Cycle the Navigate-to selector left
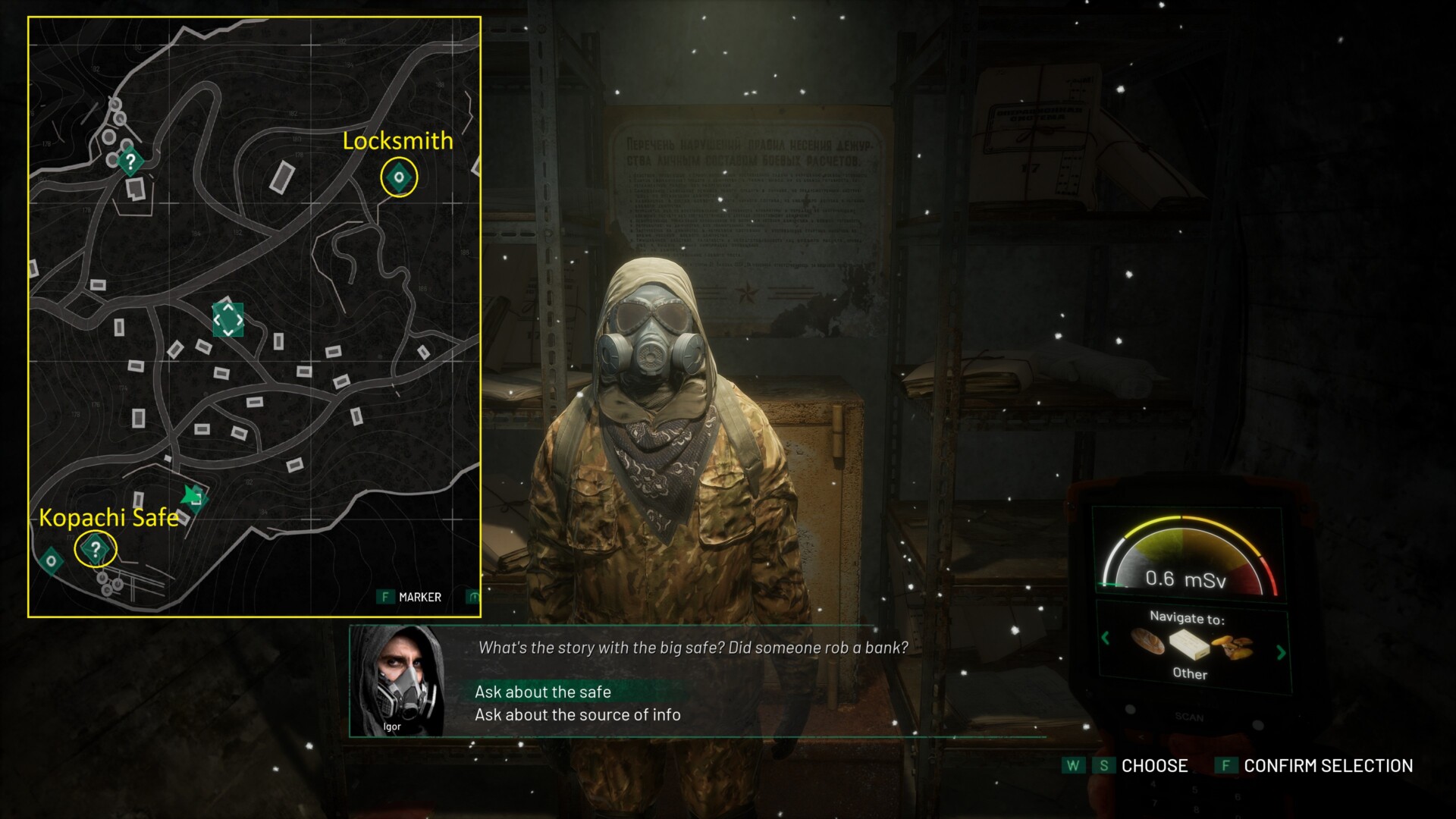The width and height of the screenshot is (1456, 819). click(1106, 638)
